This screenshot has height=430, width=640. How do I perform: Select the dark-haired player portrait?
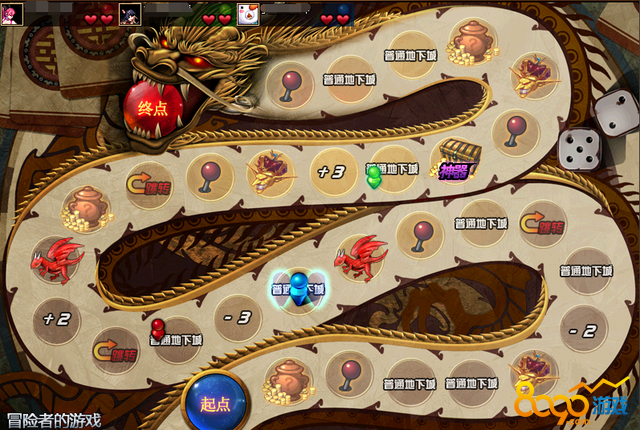(x=130, y=14)
